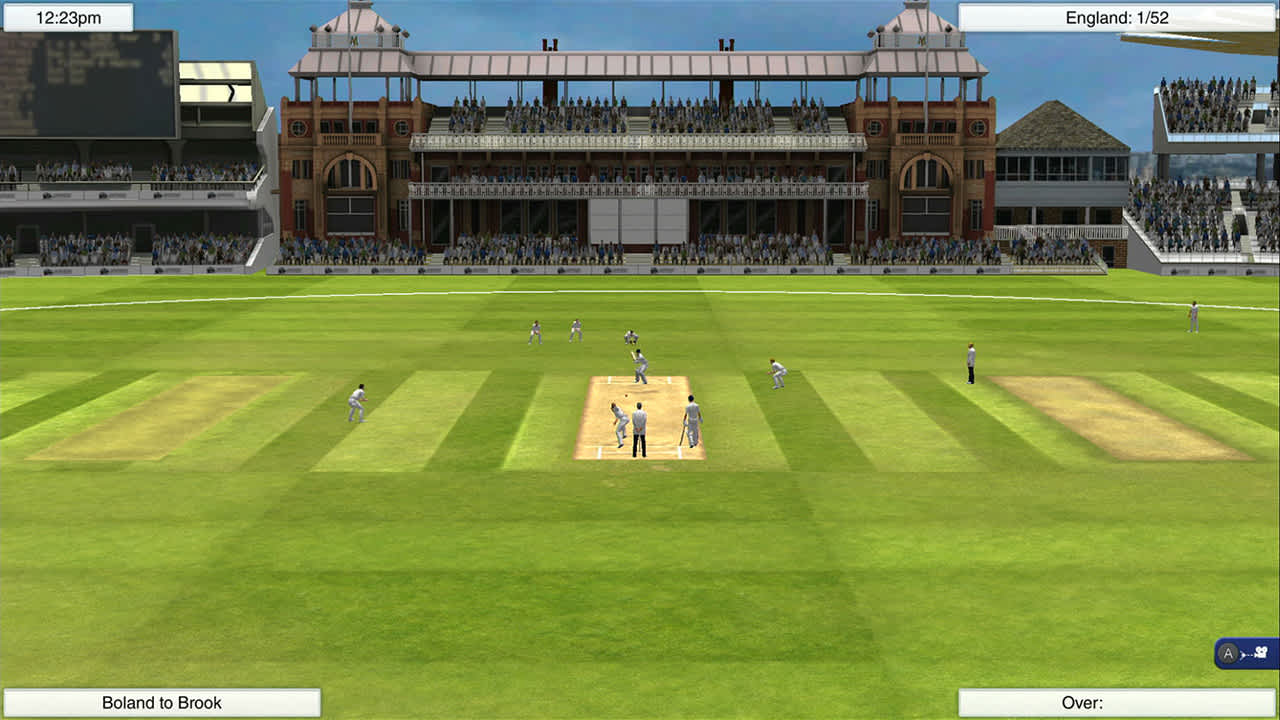1280x720 pixels.
Task: Select the wicketkeeper behind the batsman
Action: pyautogui.click(x=630, y=338)
